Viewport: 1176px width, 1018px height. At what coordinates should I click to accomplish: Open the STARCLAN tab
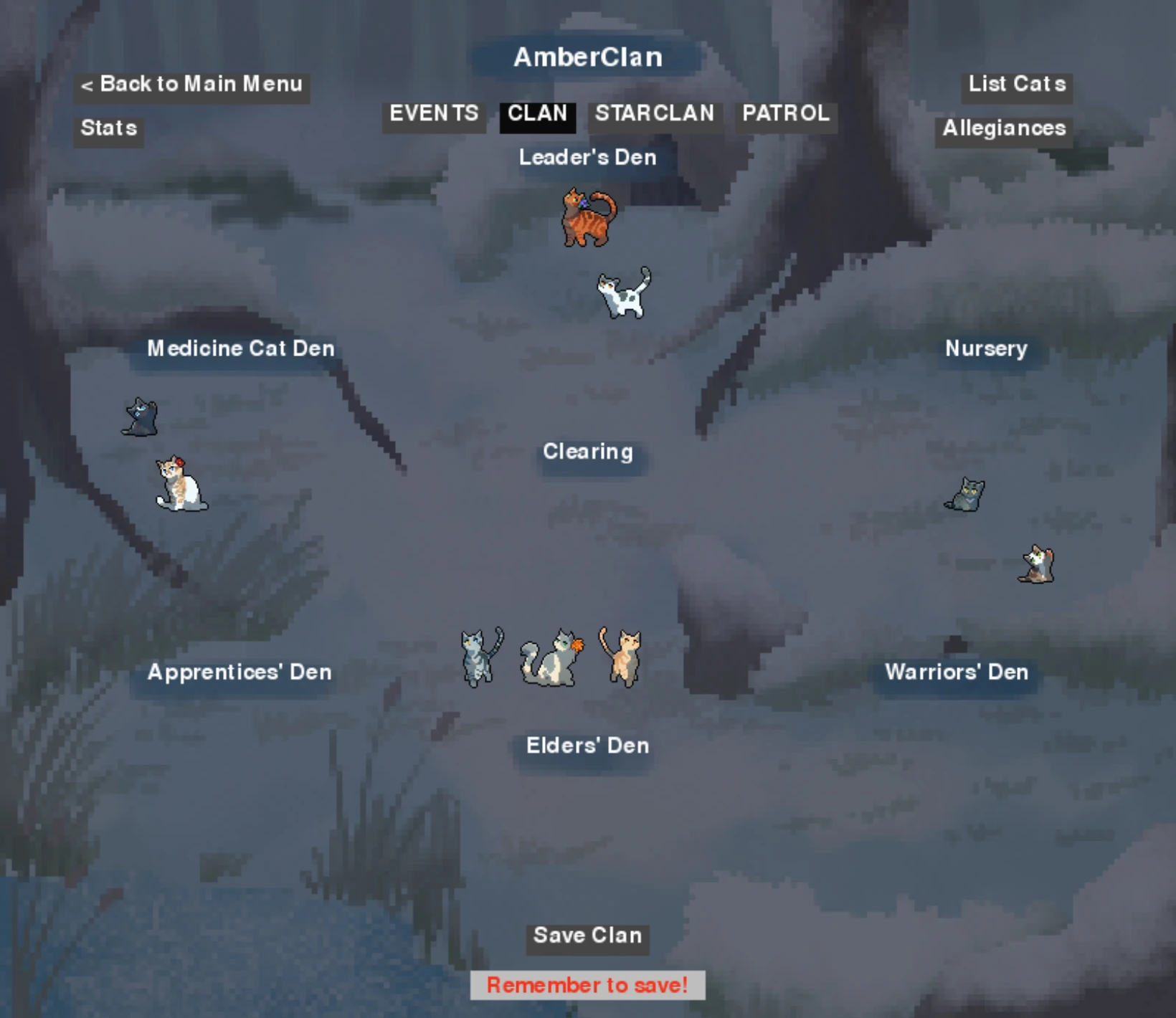(x=653, y=113)
